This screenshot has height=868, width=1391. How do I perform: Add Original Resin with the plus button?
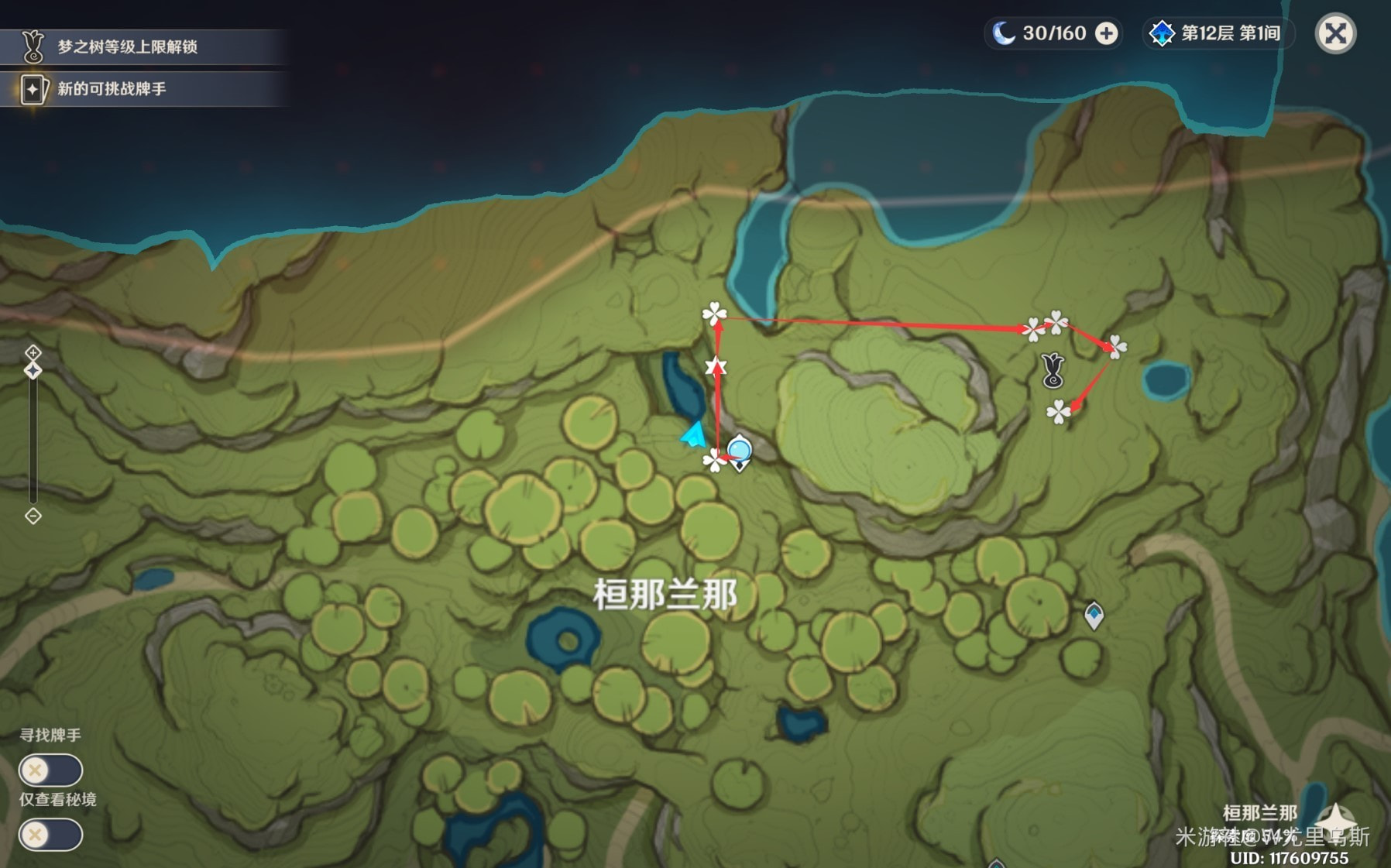click(1107, 34)
